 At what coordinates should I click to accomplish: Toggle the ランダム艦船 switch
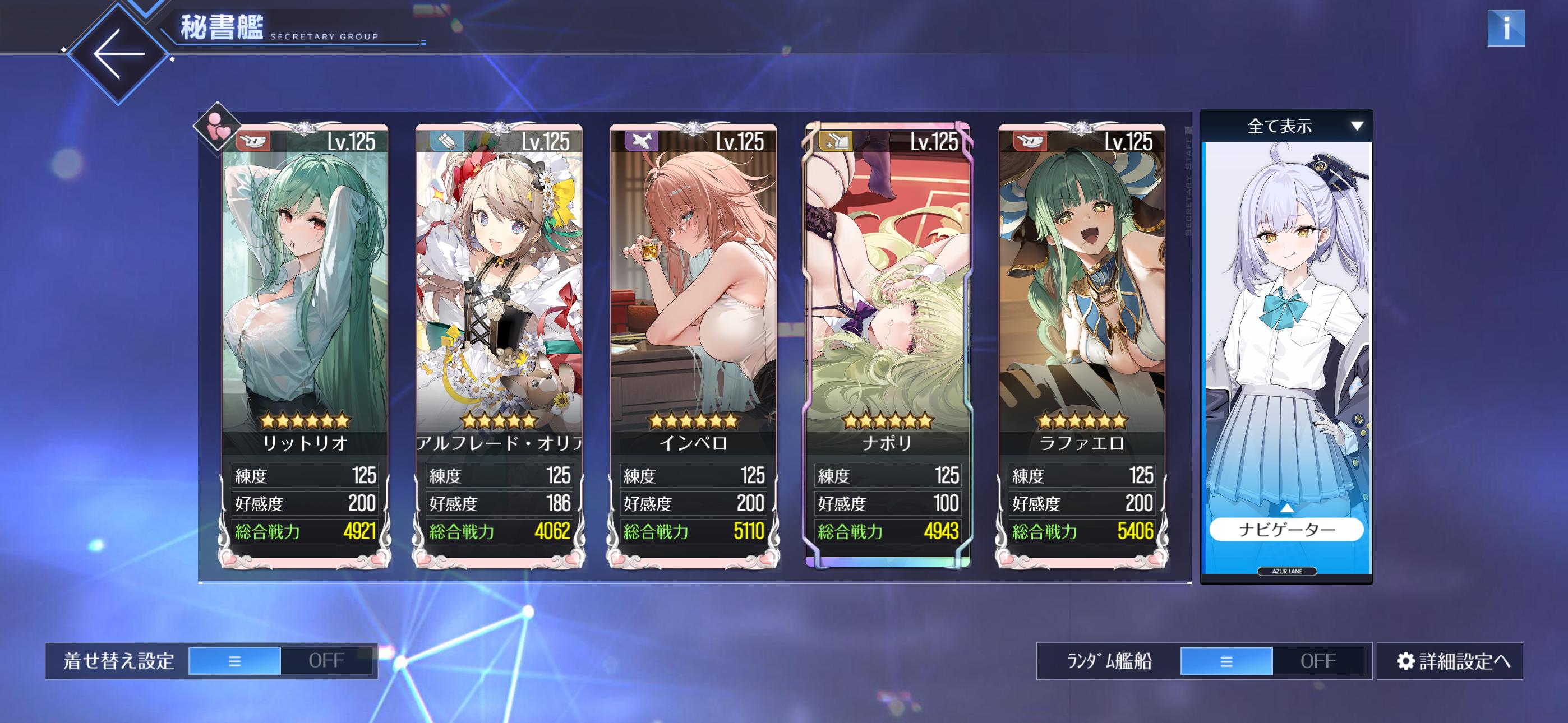[x=1271, y=661]
